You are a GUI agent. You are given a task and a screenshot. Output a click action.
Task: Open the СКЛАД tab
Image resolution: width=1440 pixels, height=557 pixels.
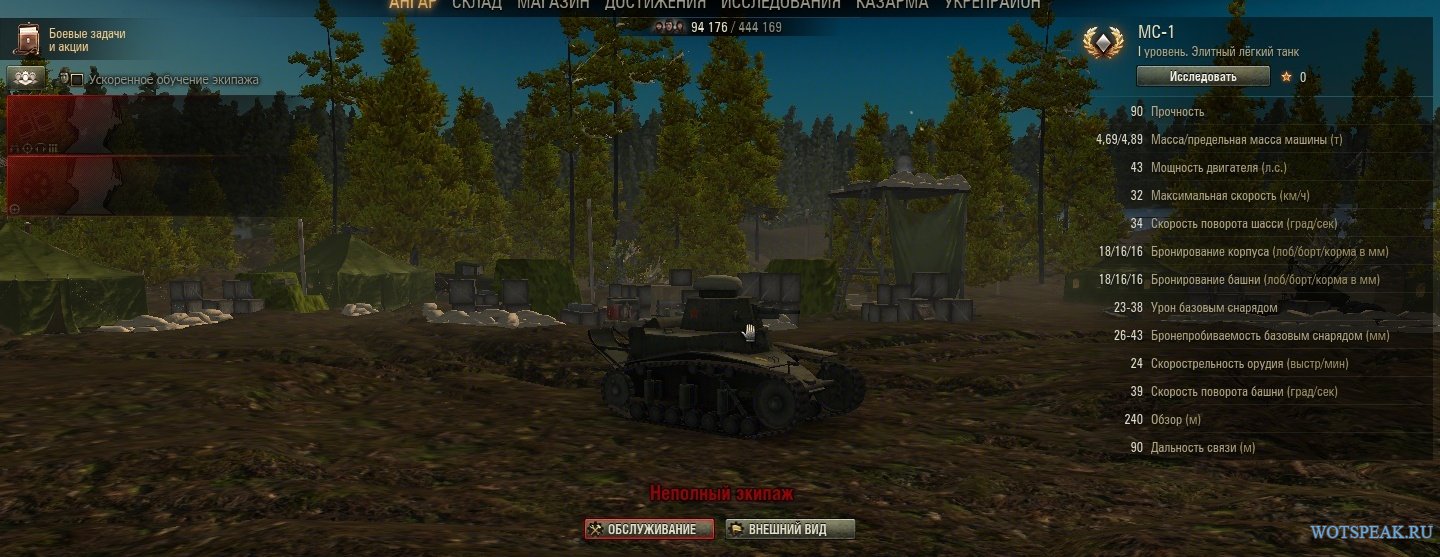tap(476, 4)
